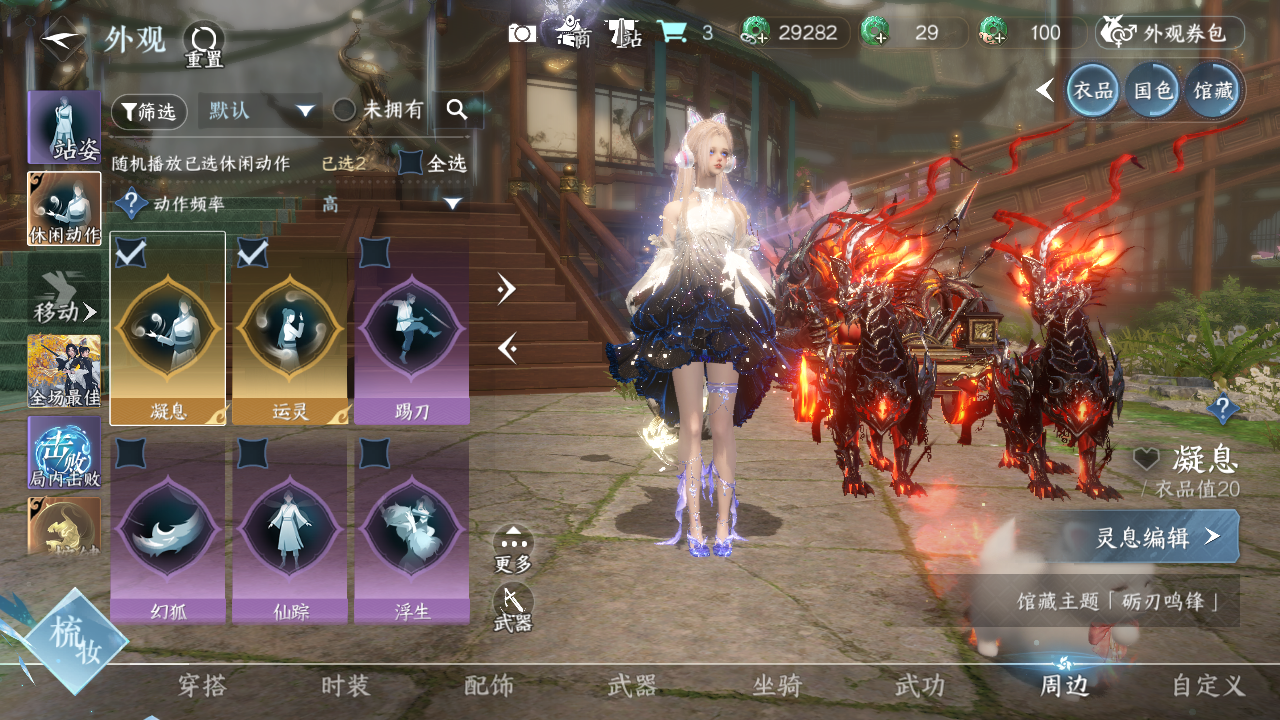Screen dimensions: 1280x720
Task: Go to the 坐骑 mount tab
Action: (x=777, y=686)
